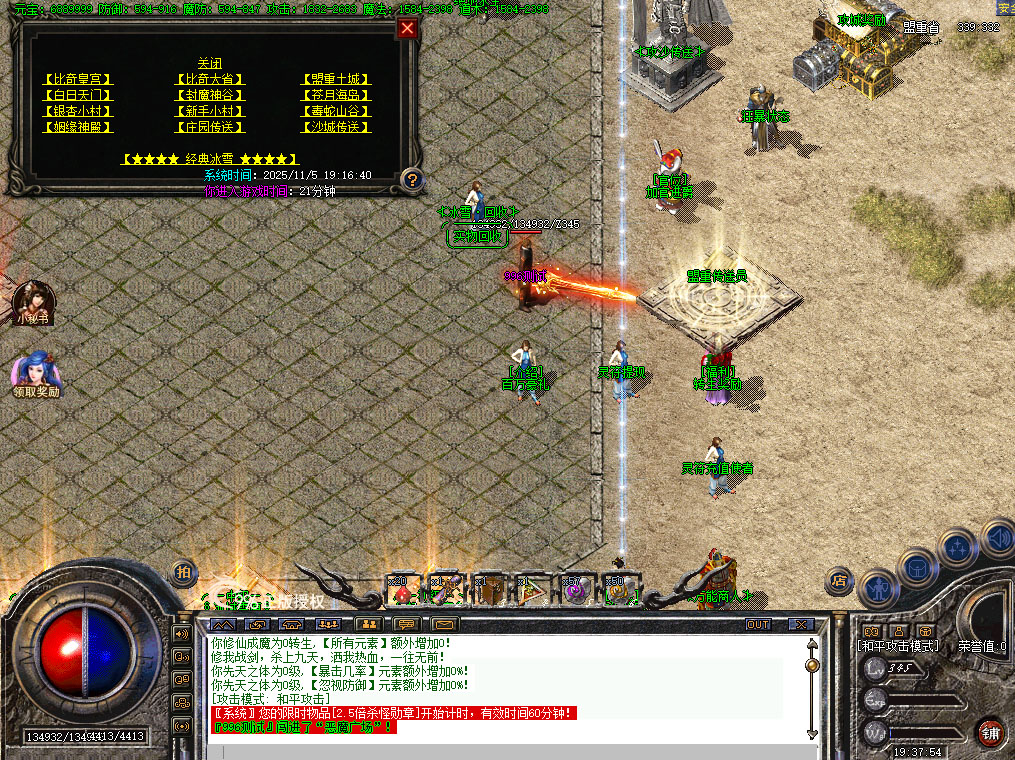Open the 经典冰雪 starred entry

(209, 159)
